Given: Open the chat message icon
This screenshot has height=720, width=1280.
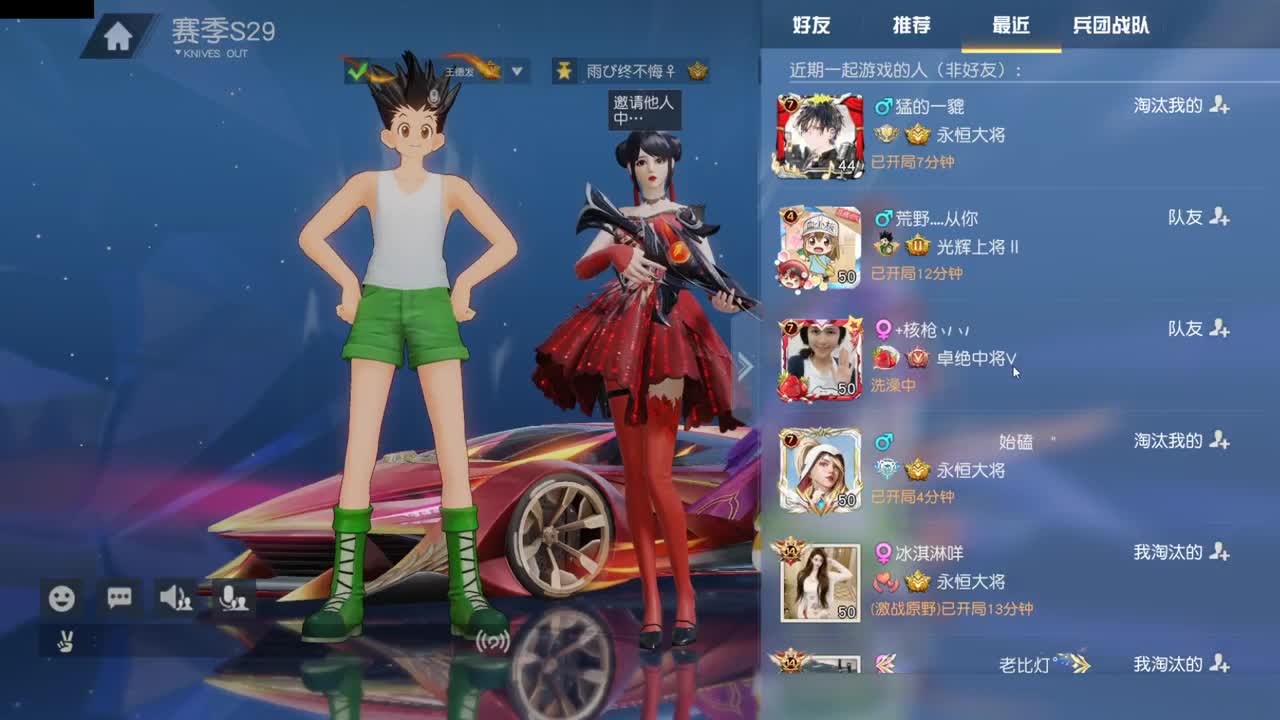Looking at the screenshot, I should pyautogui.click(x=119, y=597).
